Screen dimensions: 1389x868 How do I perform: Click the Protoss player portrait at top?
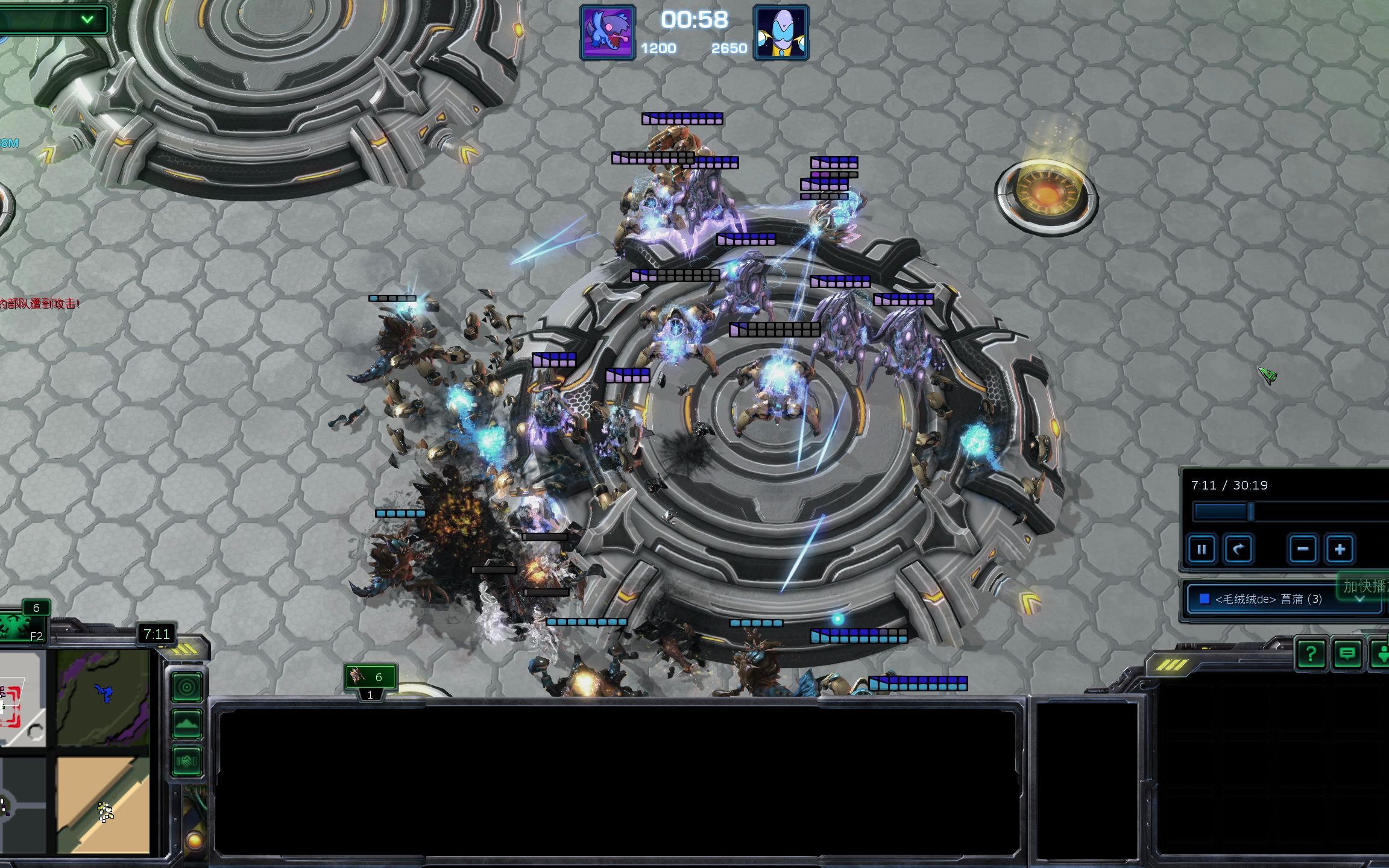[781, 33]
